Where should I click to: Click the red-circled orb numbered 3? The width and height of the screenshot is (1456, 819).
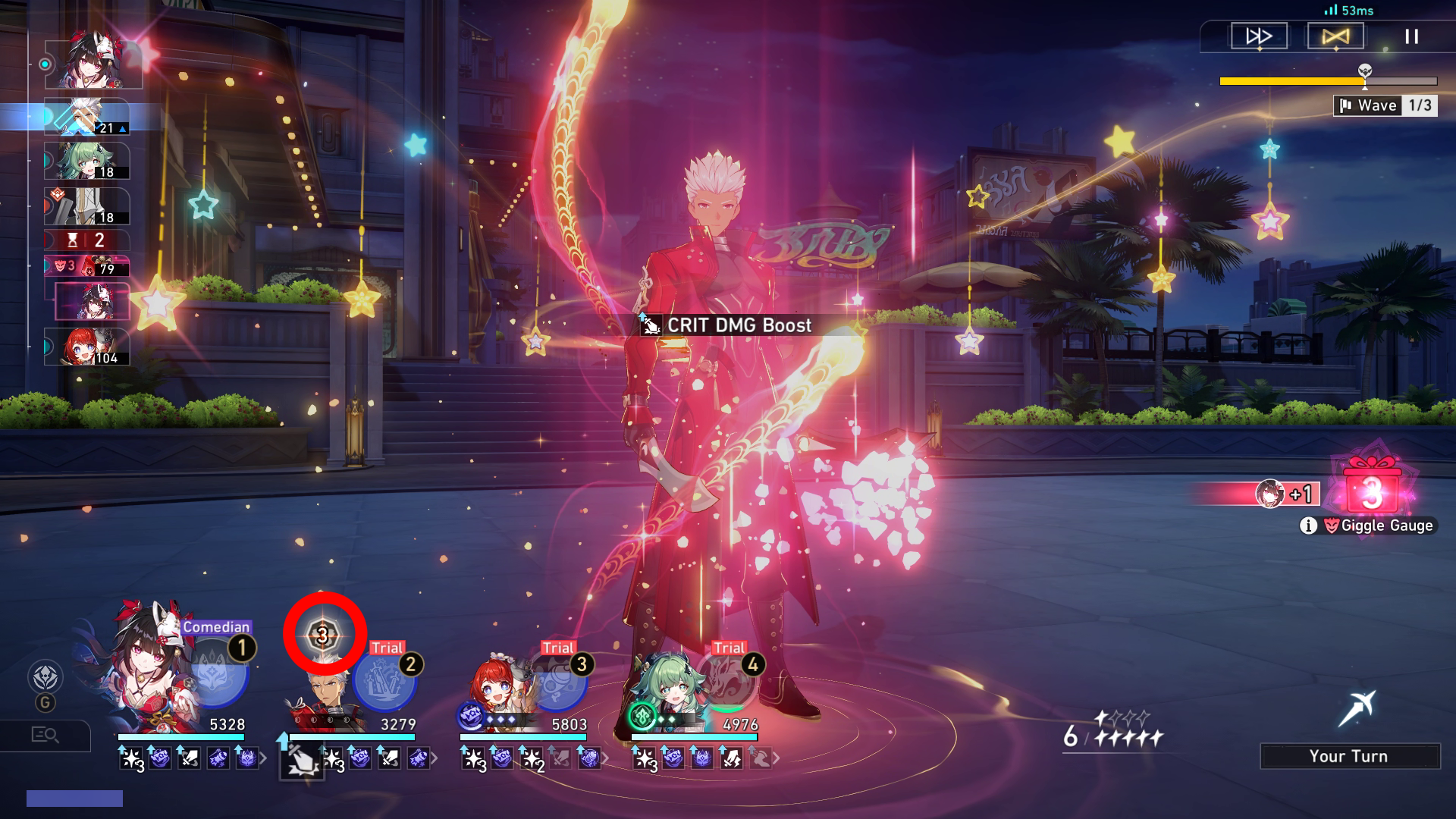(x=325, y=634)
